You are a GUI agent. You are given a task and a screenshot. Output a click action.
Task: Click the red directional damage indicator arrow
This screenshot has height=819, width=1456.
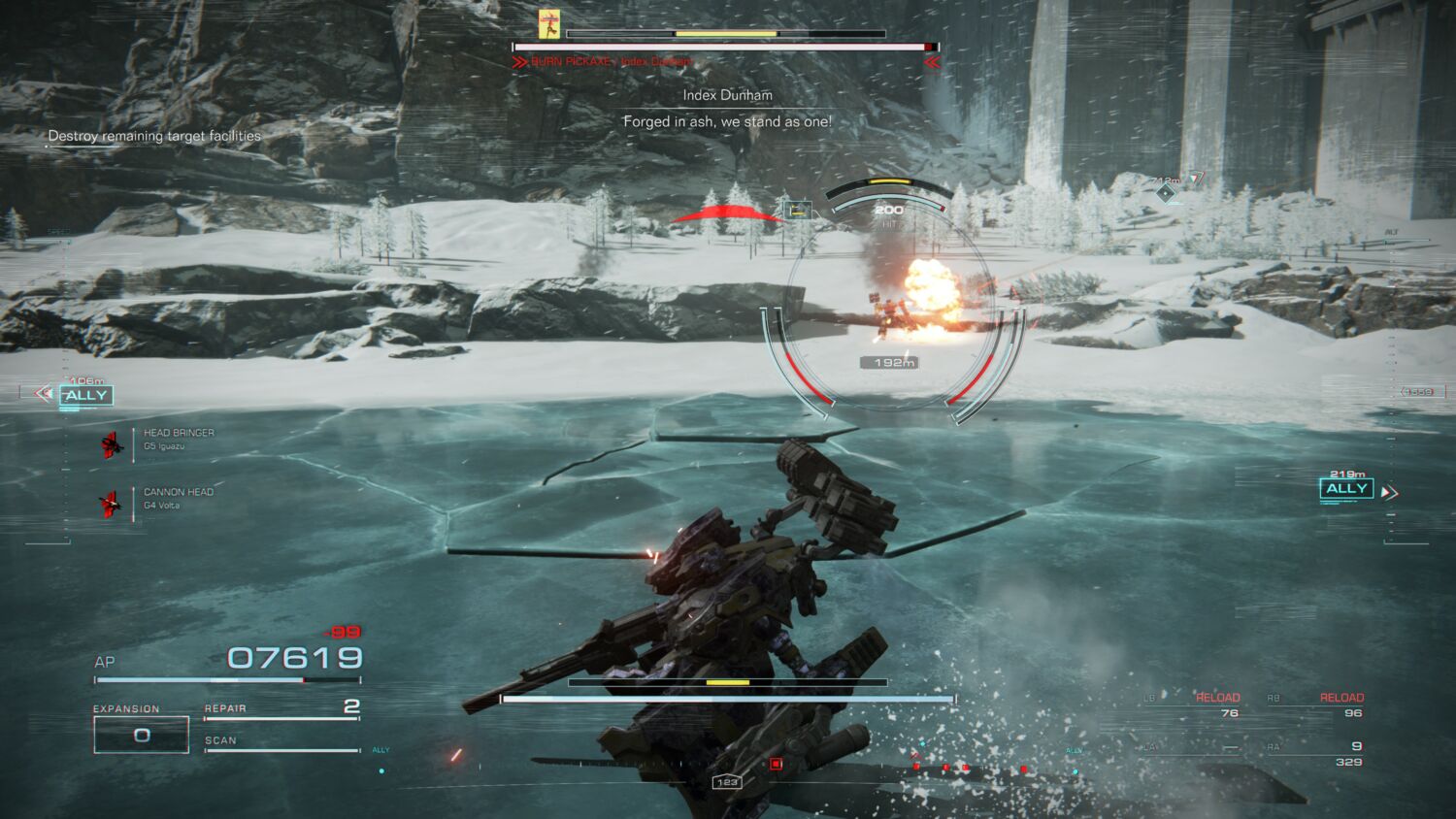tap(726, 211)
